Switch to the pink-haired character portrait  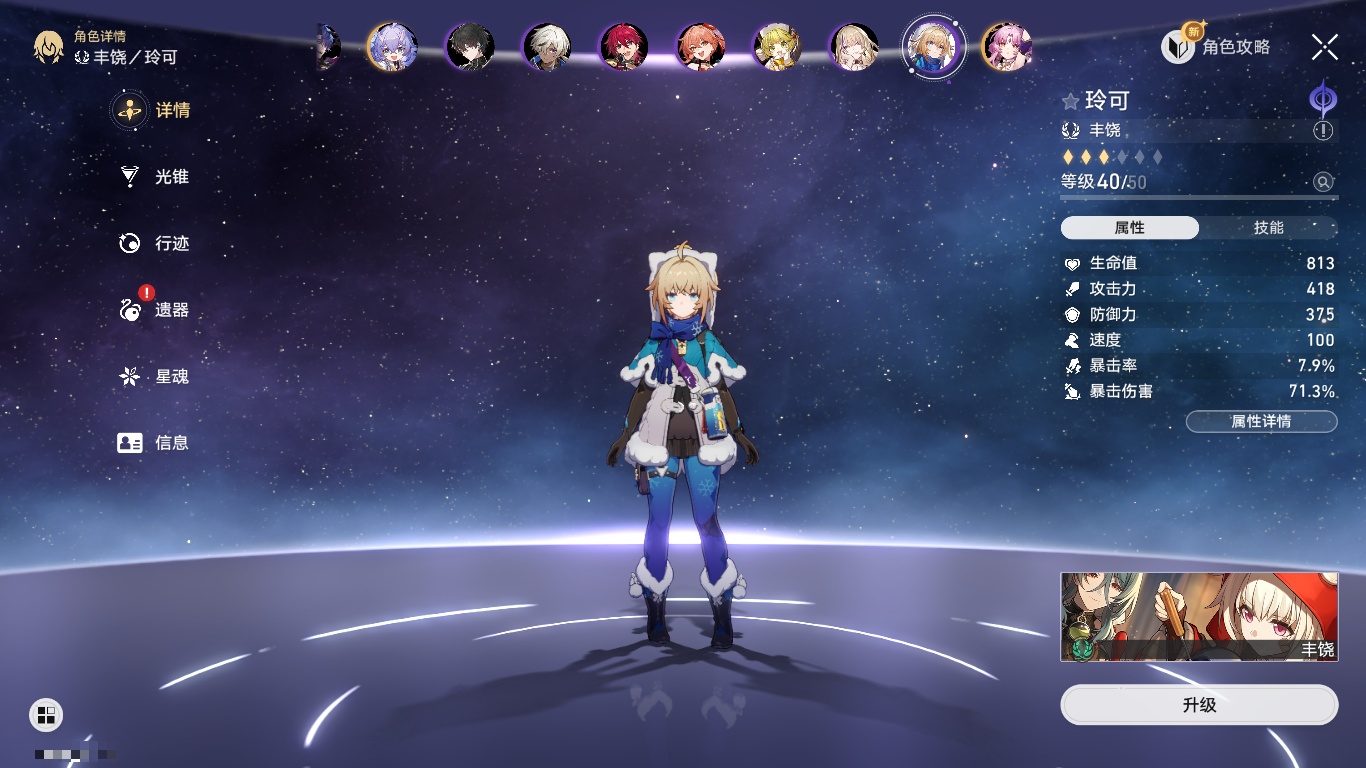point(1006,47)
